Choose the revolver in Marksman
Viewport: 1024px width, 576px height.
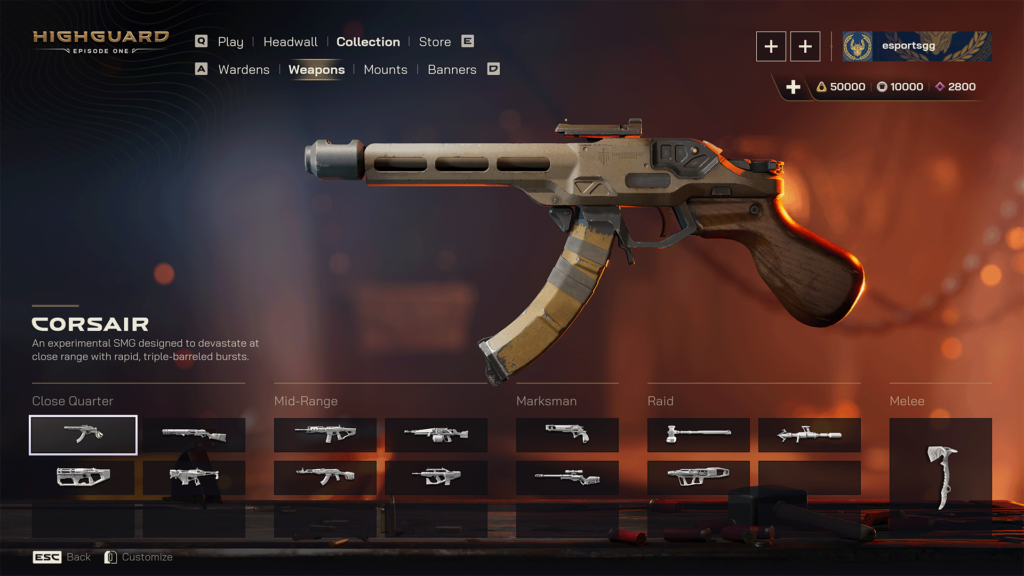(567, 435)
